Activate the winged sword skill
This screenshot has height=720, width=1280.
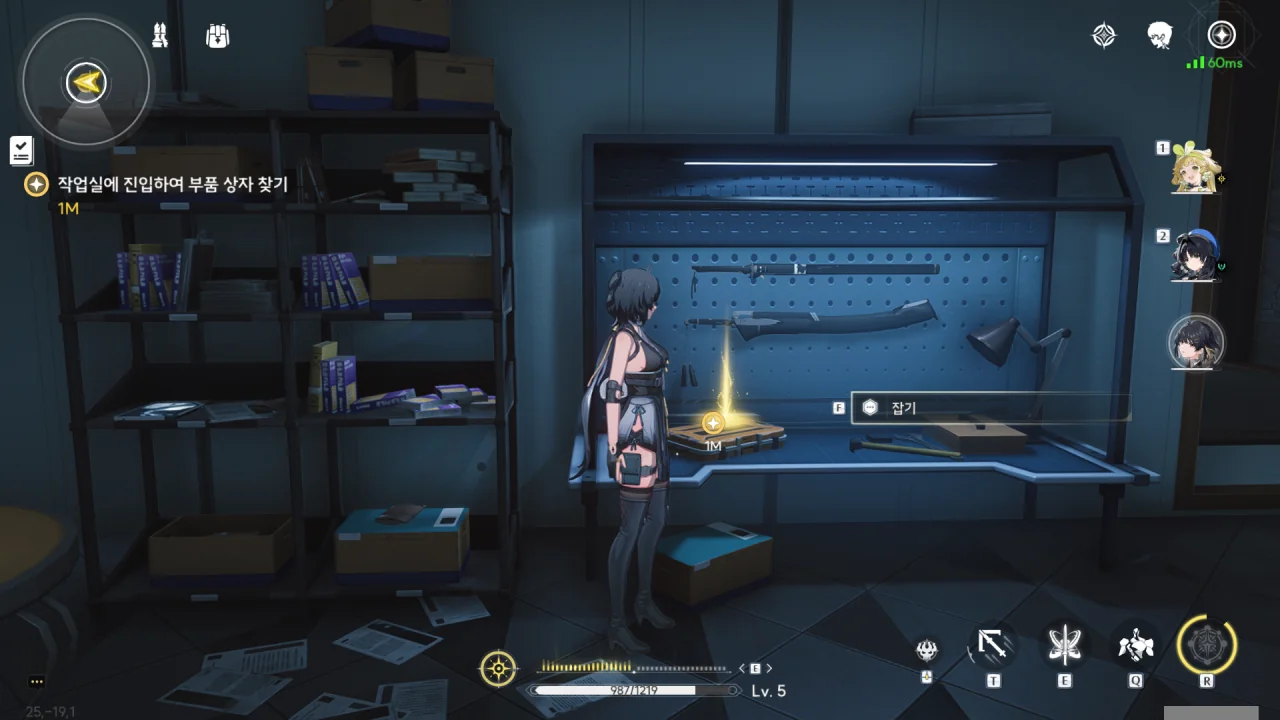[x=1064, y=646]
